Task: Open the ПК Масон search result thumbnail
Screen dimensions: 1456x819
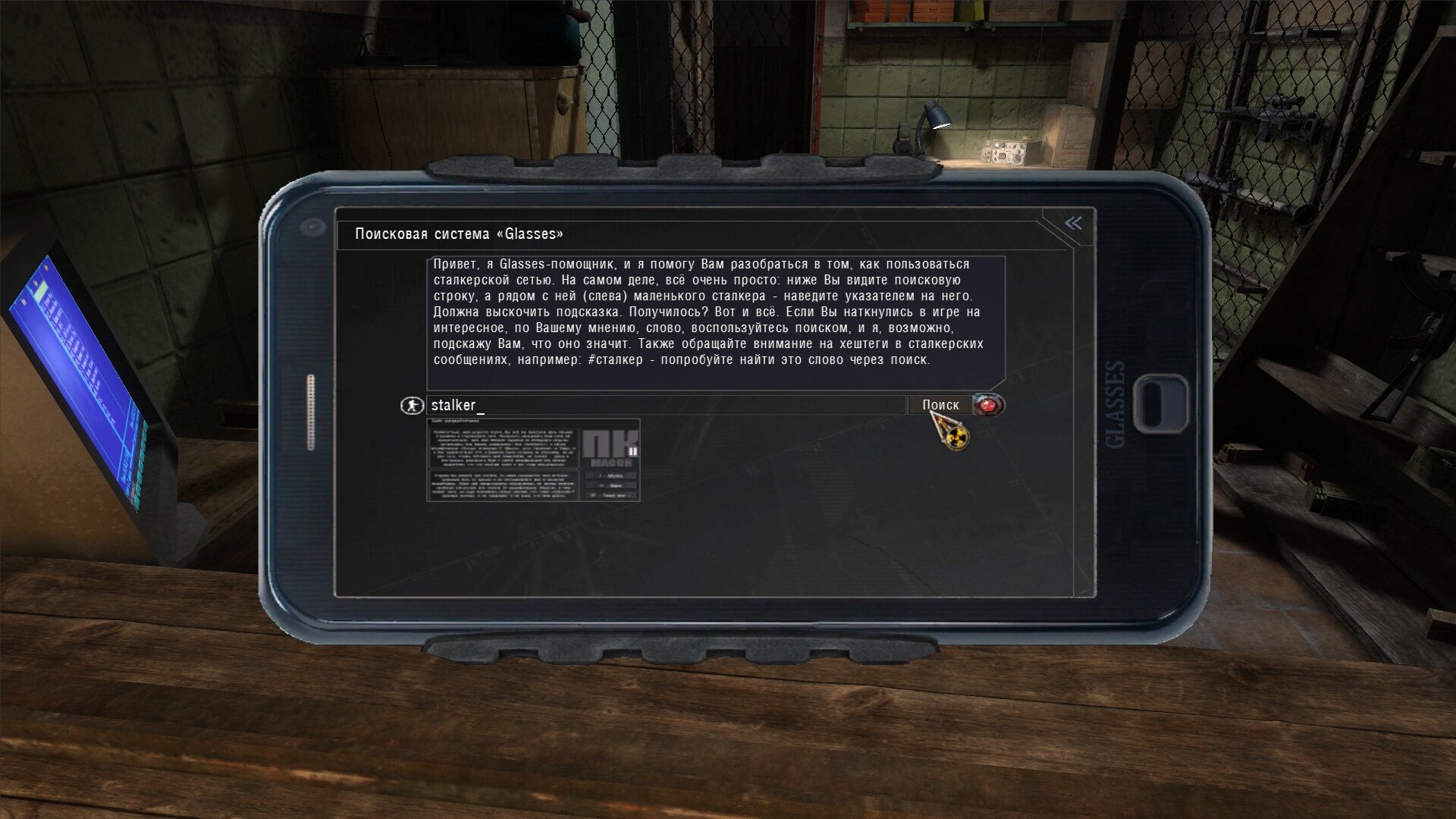Action: [x=533, y=460]
